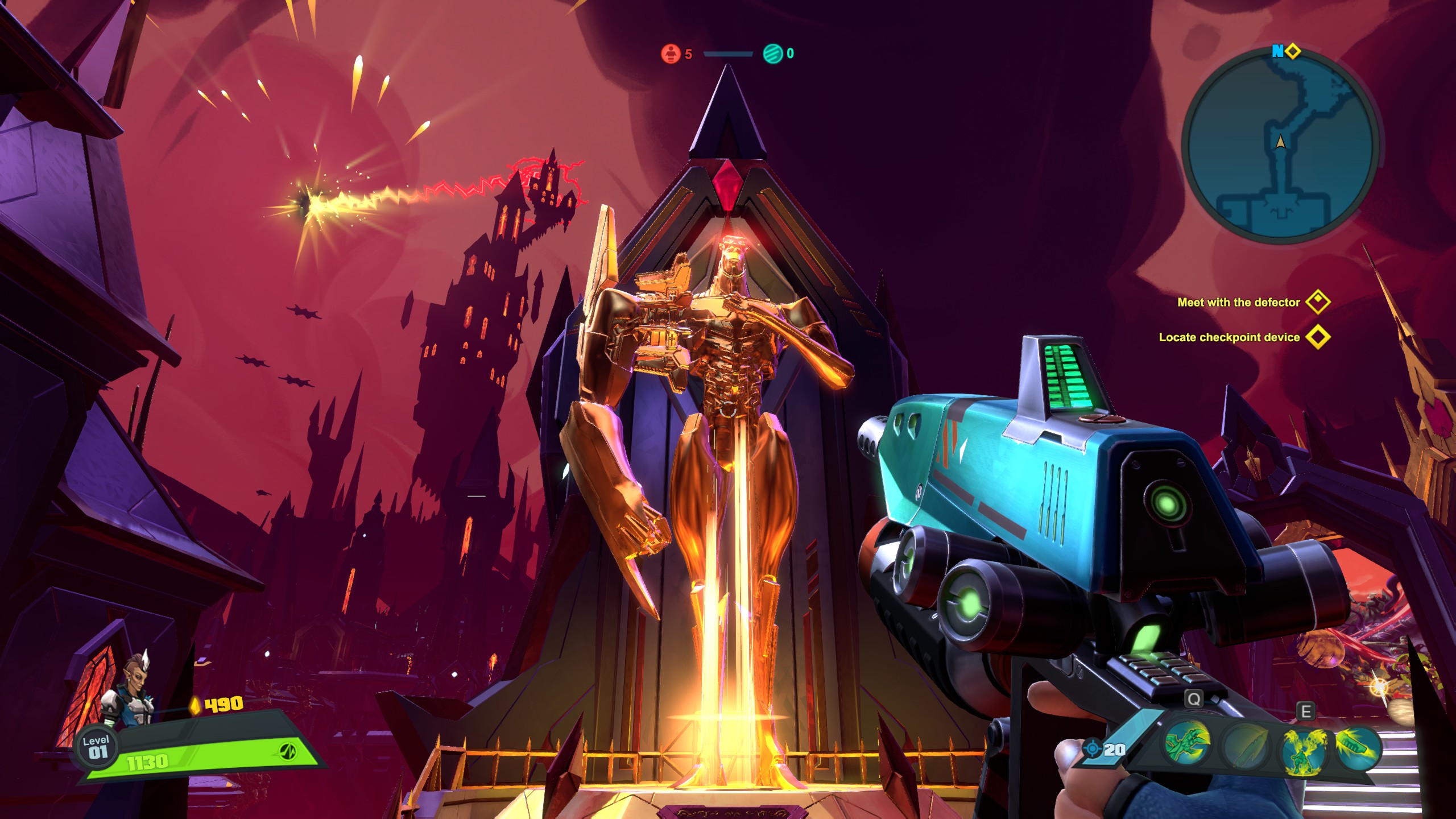The height and width of the screenshot is (819, 1456).
Task: Select the "Locate checkpoint device" objective
Action: [x=1229, y=337]
